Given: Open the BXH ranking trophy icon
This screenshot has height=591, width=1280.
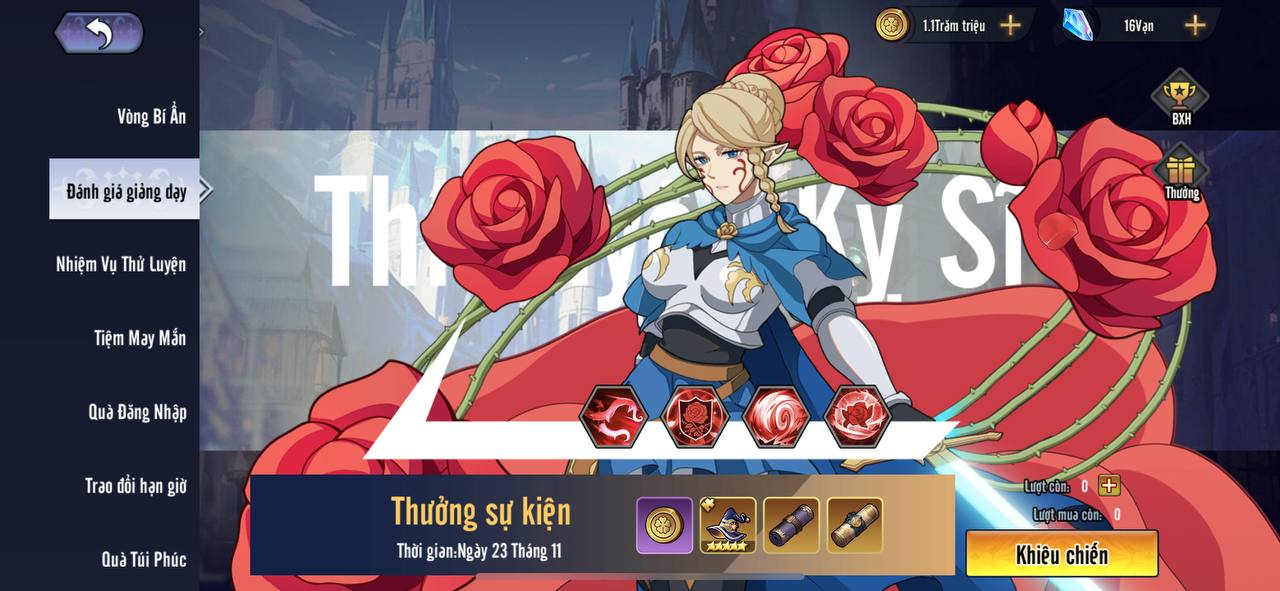Looking at the screenshot, I should pyautogui.click(x=1181, y=97).
